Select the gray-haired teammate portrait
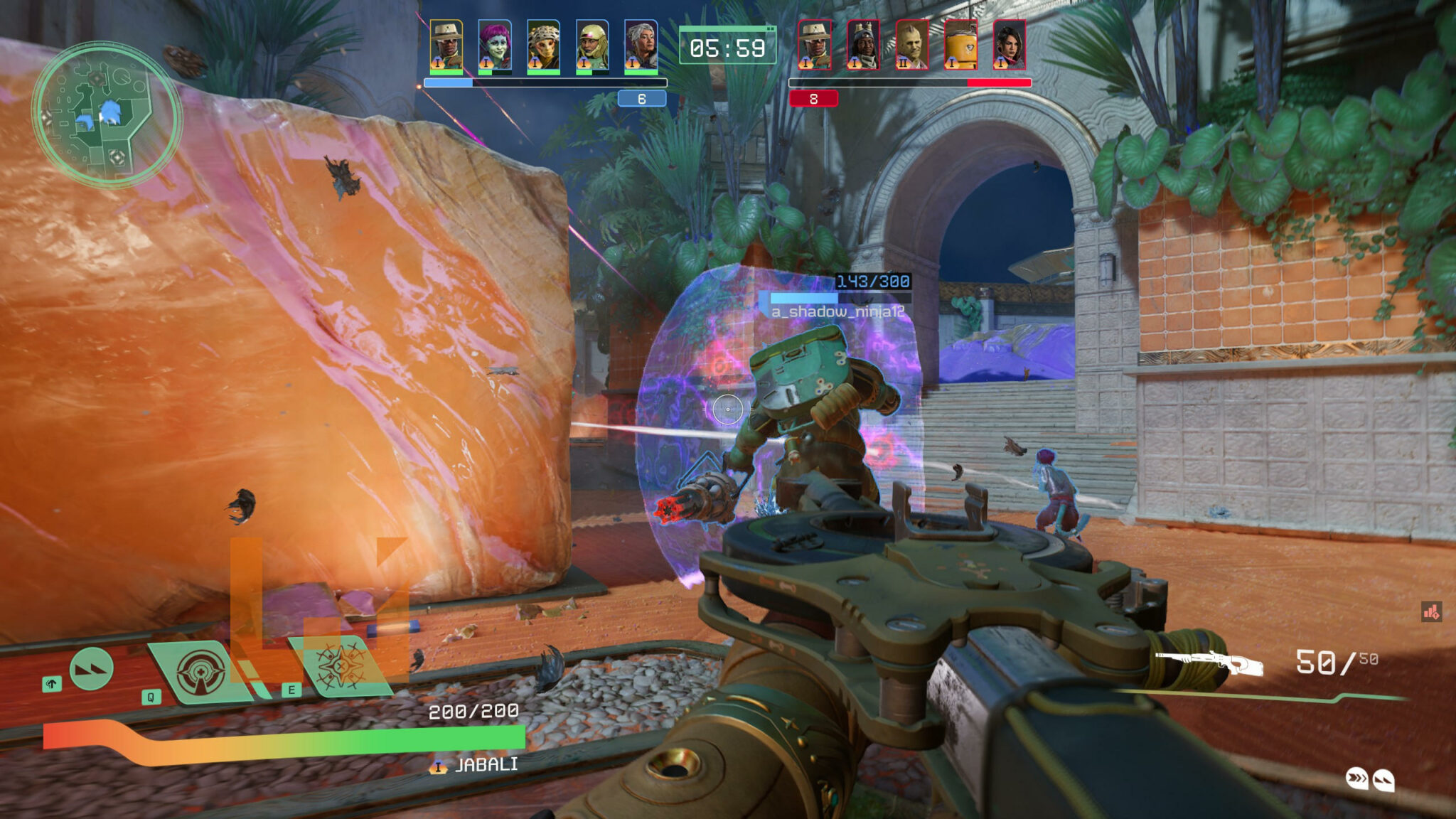 [x=641, y=45]
